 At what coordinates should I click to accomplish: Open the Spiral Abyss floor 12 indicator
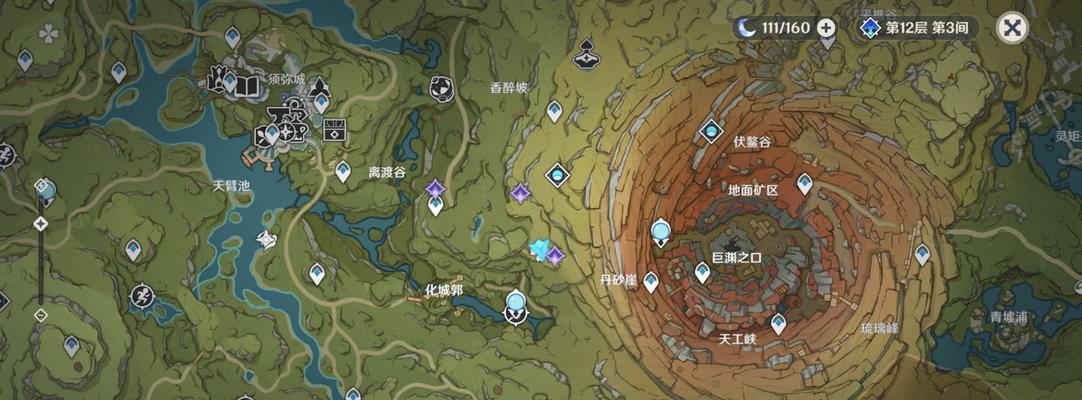point(916,28)
